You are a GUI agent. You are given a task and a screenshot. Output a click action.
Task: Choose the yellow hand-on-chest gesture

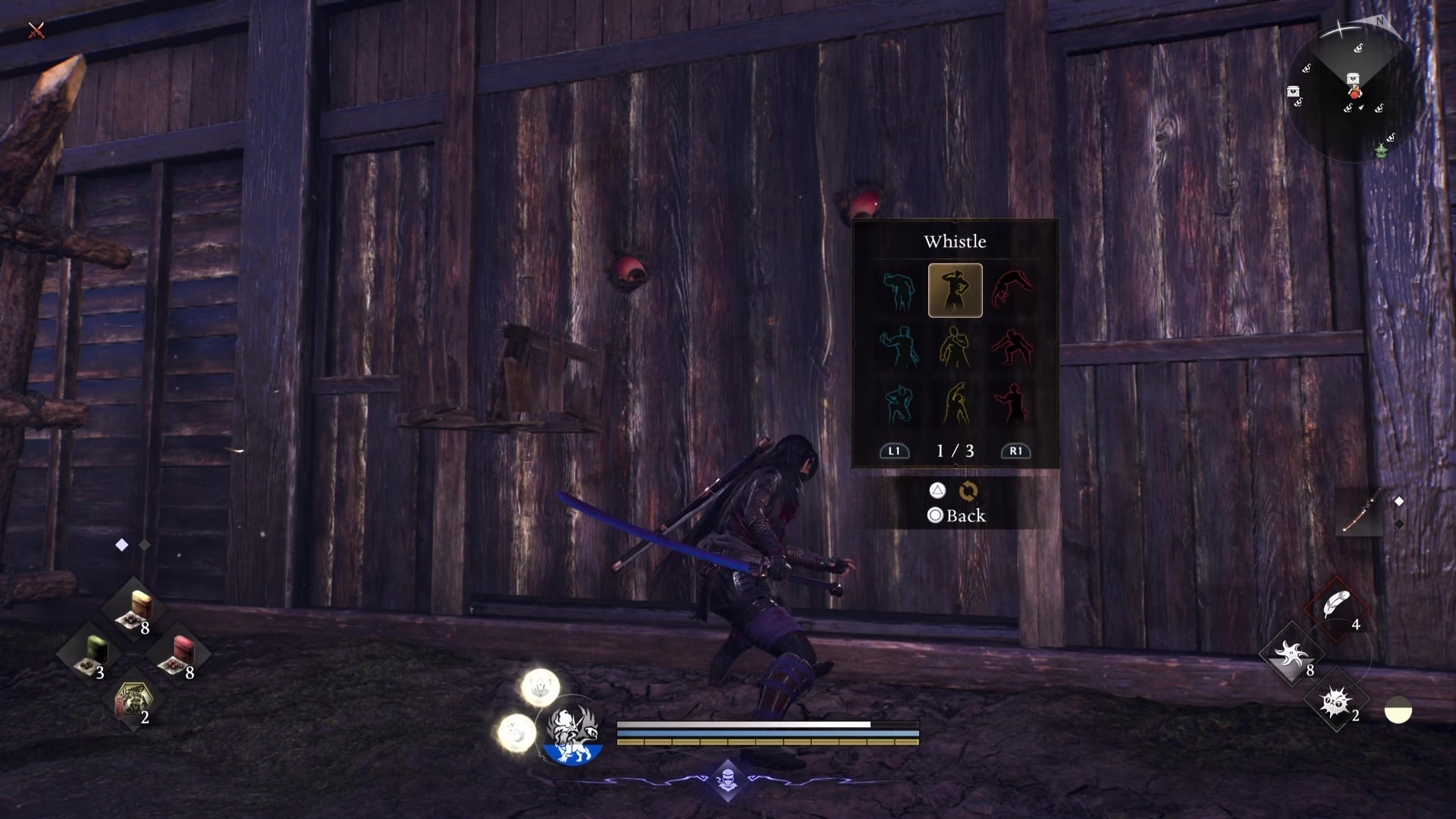coord(955,347)
